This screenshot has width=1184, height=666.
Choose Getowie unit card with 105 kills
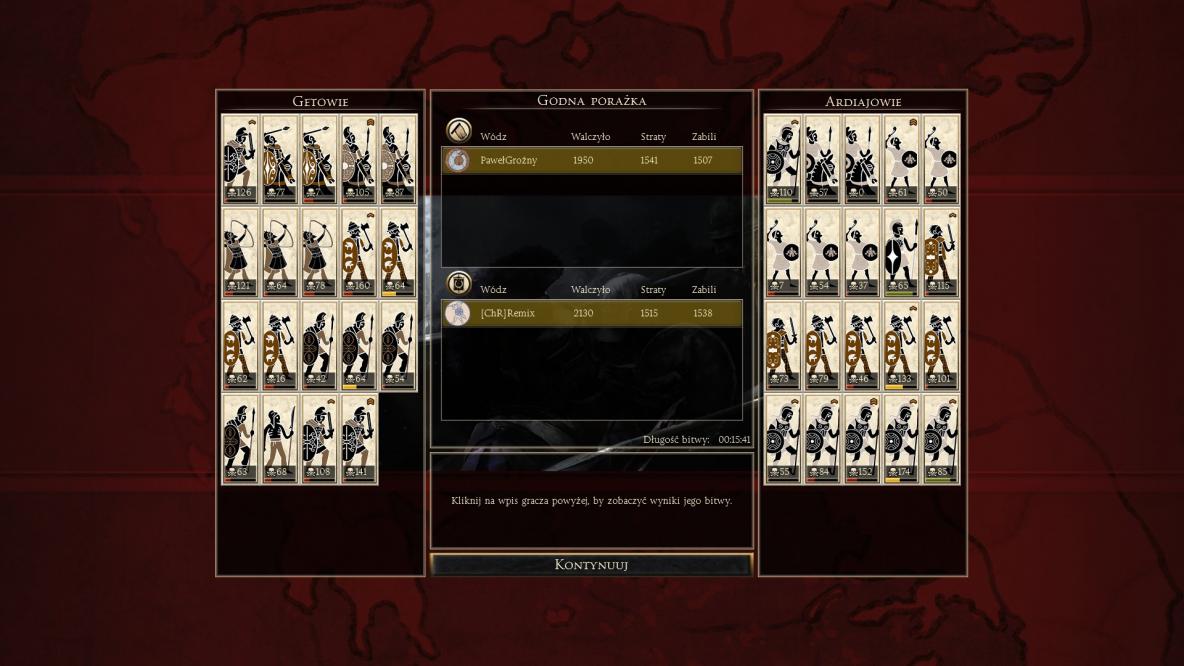(x=358, y=158)
